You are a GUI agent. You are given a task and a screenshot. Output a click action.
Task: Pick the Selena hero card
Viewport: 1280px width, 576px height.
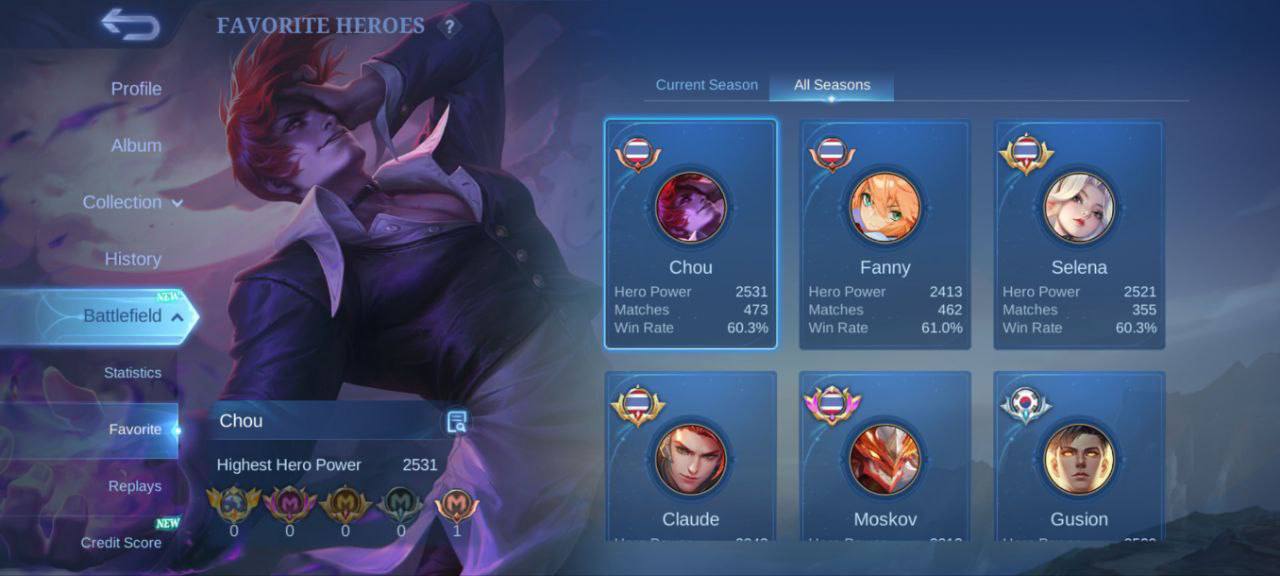tap(1079, 235)
